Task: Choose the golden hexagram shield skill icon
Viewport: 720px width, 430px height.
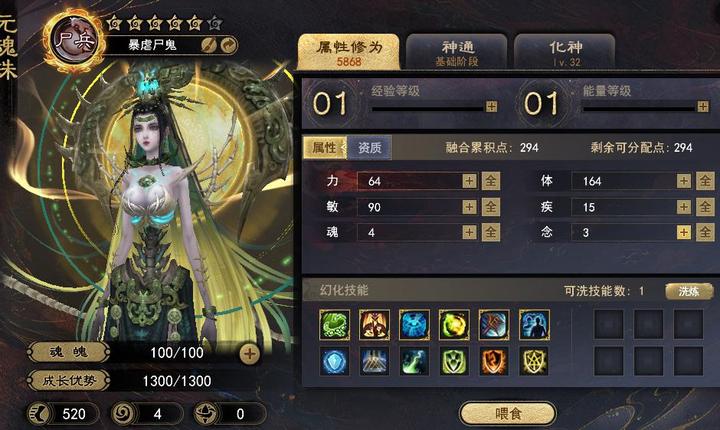Action: coord(534,361)
